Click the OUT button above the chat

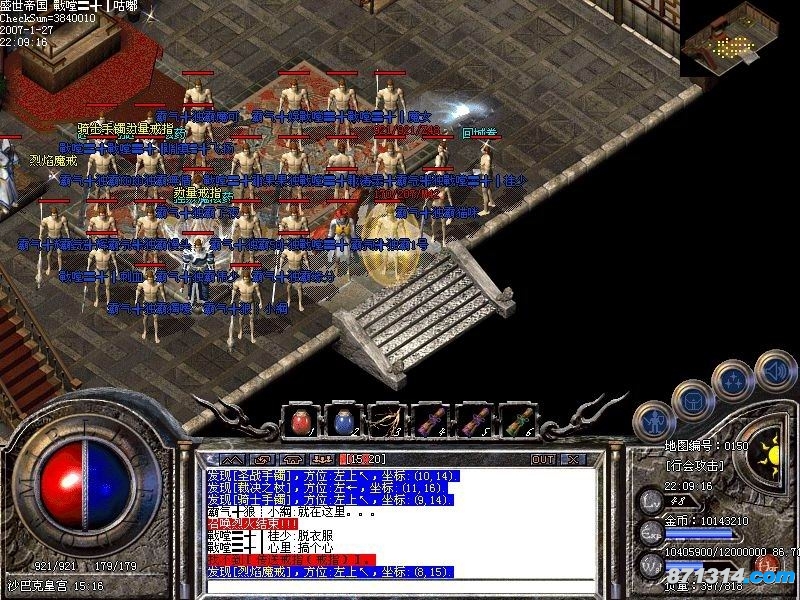pyautogui.click(x=543, y=459)
